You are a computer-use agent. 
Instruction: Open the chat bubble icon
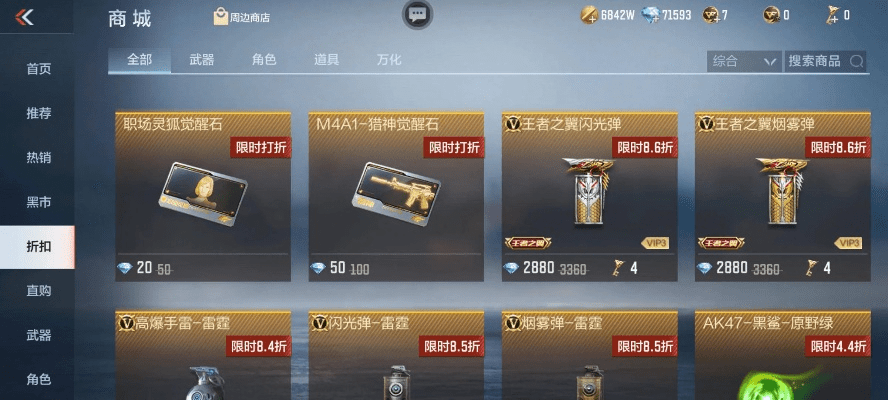click(x=417, y=15)
